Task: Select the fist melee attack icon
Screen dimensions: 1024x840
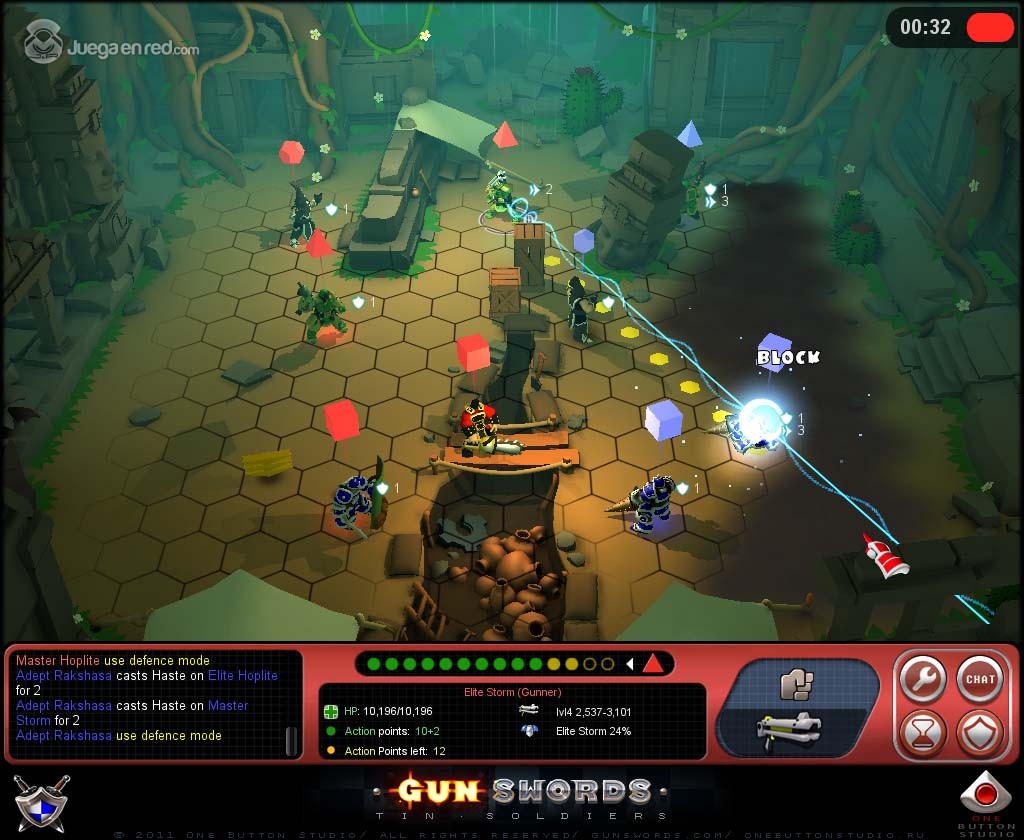Action: click(797, 685)
